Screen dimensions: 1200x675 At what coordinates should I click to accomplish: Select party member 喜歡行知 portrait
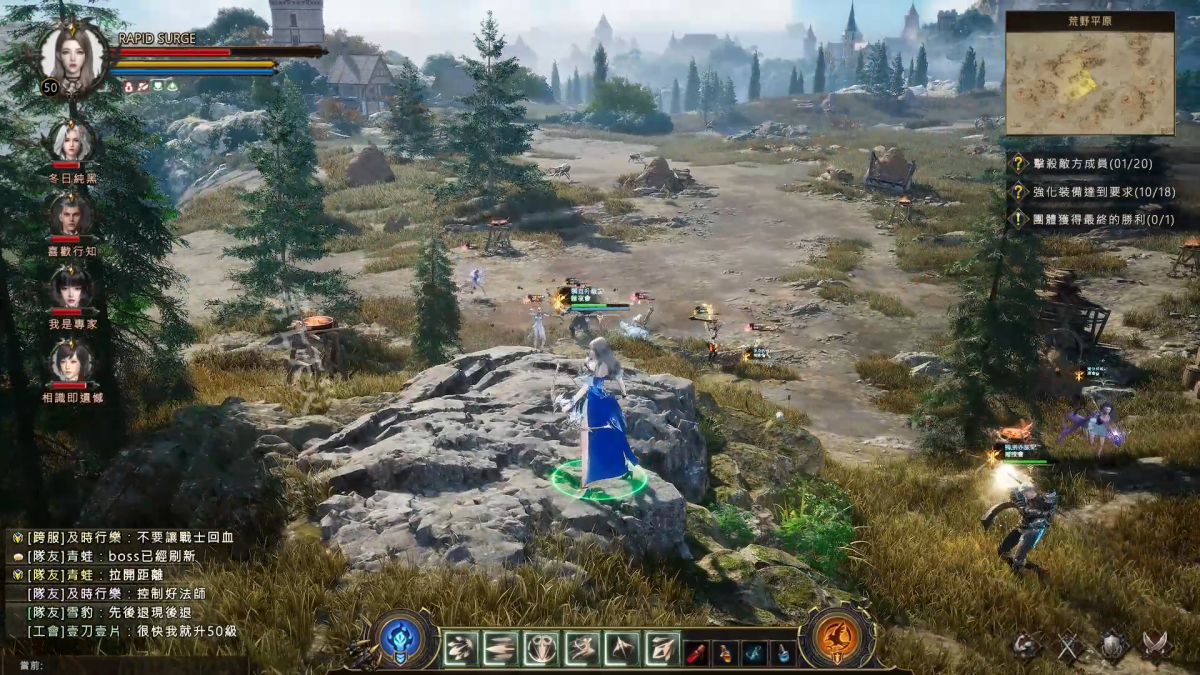pos(71,214)
